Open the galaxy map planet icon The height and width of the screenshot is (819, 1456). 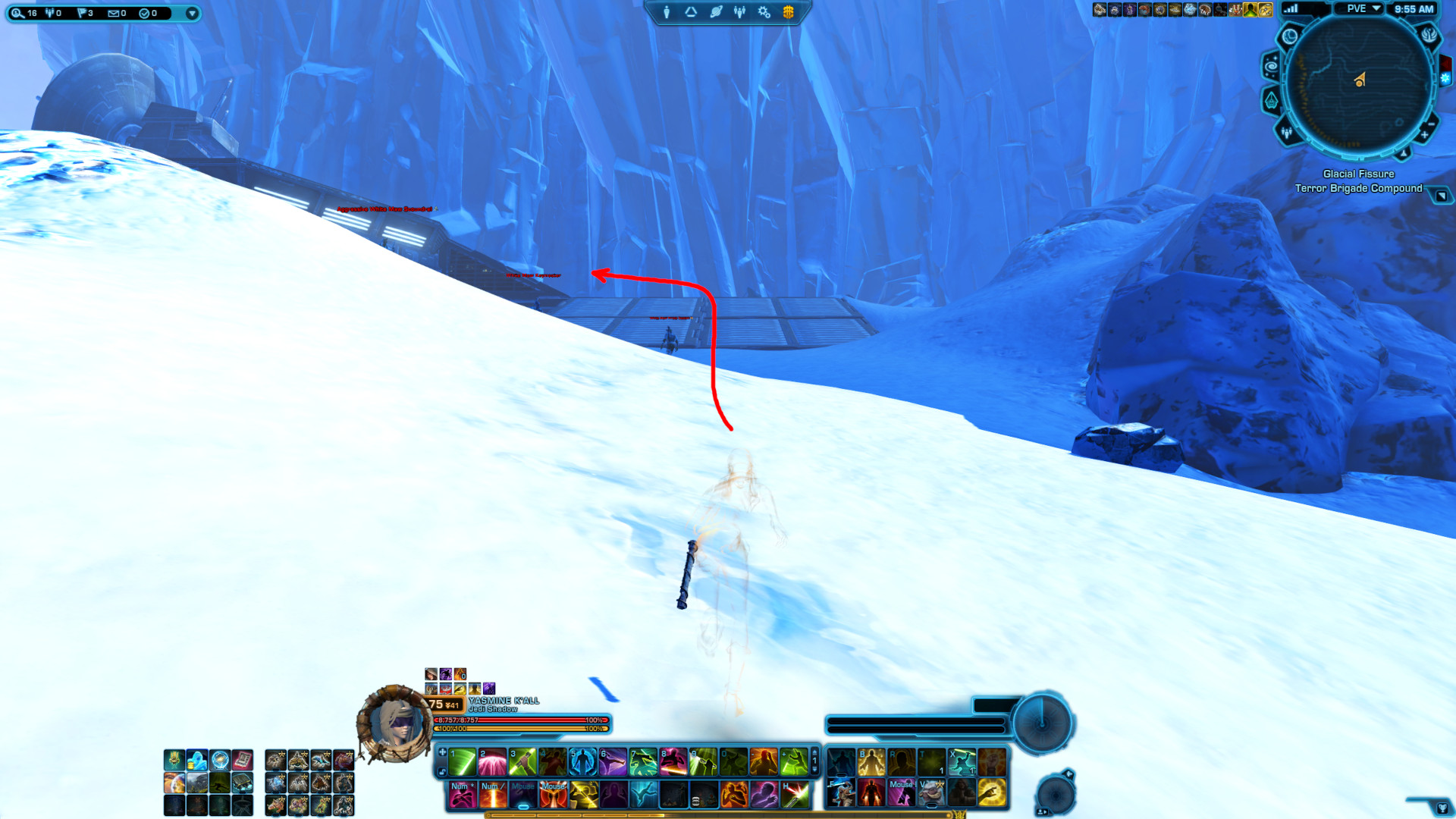coord(717,11)
